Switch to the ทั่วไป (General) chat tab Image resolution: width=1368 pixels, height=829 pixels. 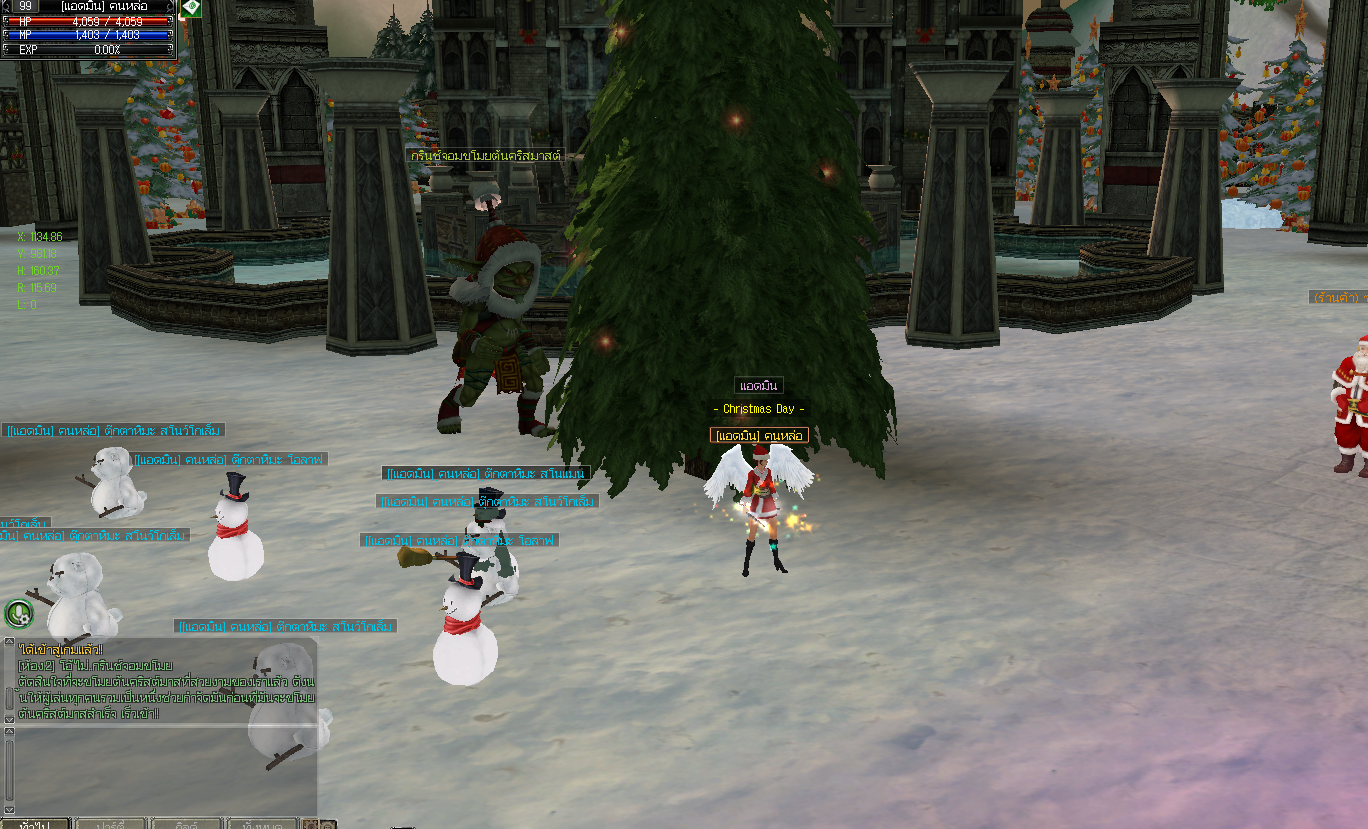(x=36, y=824)
